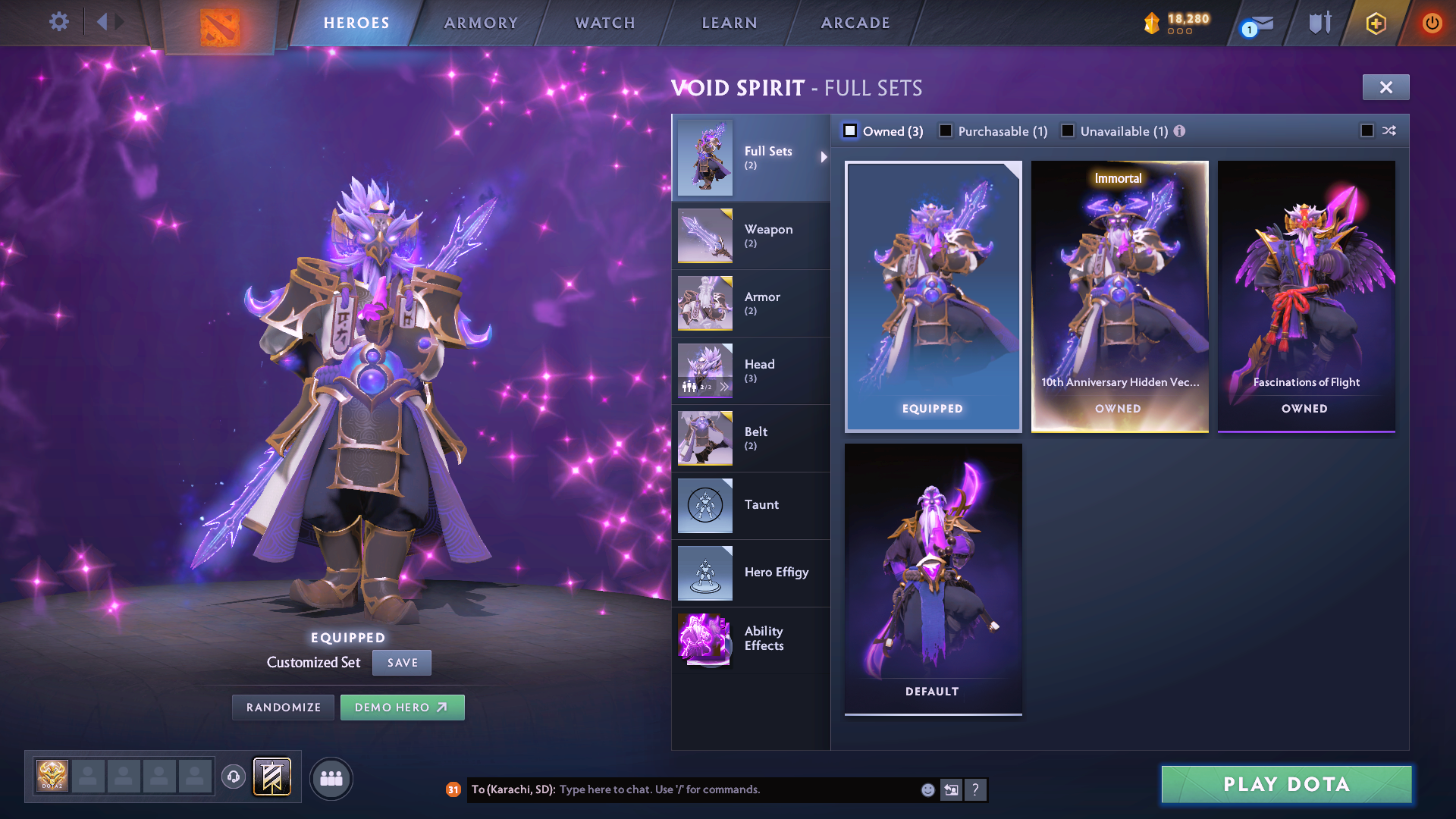
Task: Switch to the ARMORY tab
Action: click(480, 23)
